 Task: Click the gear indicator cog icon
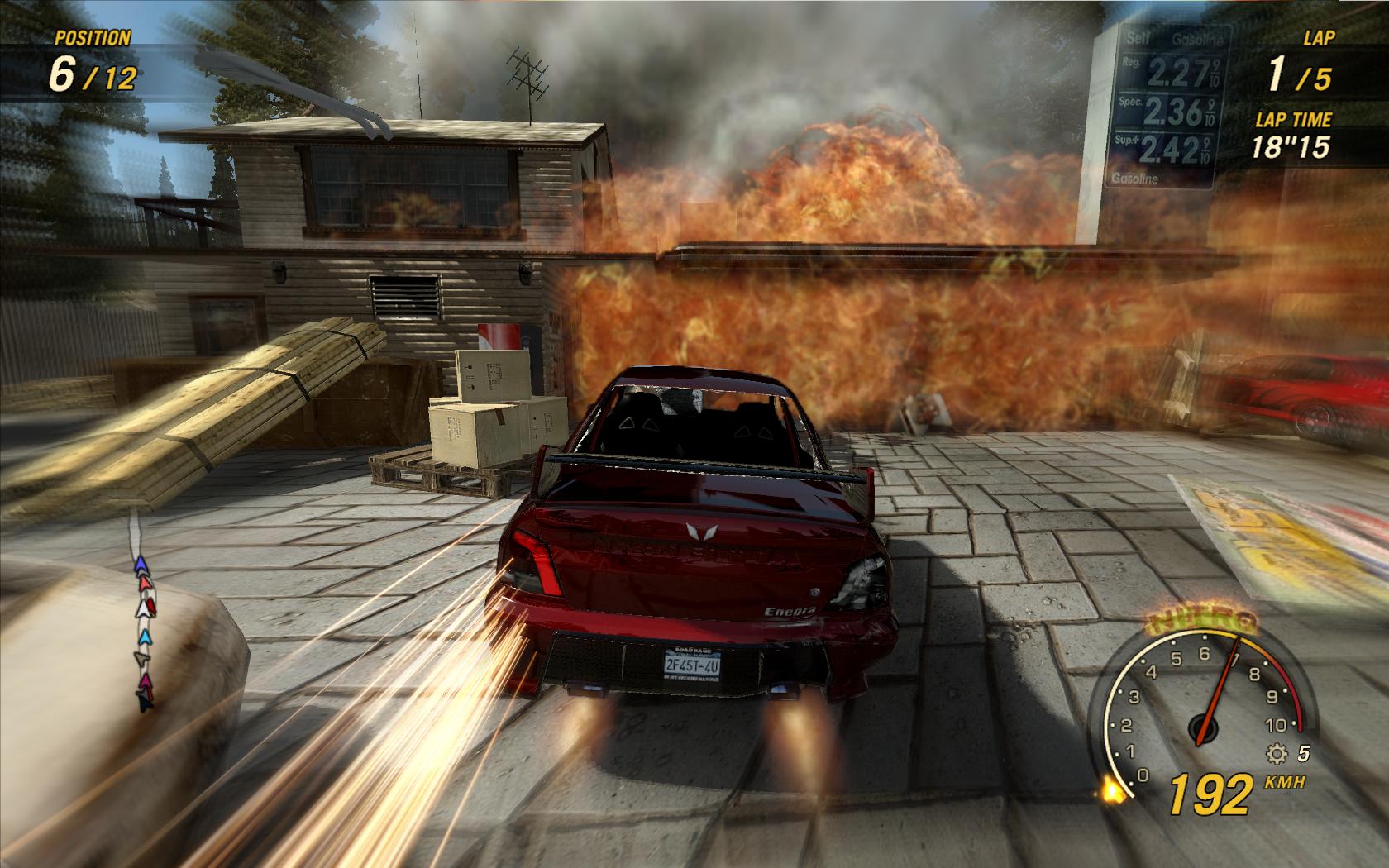coord(1277,755)
